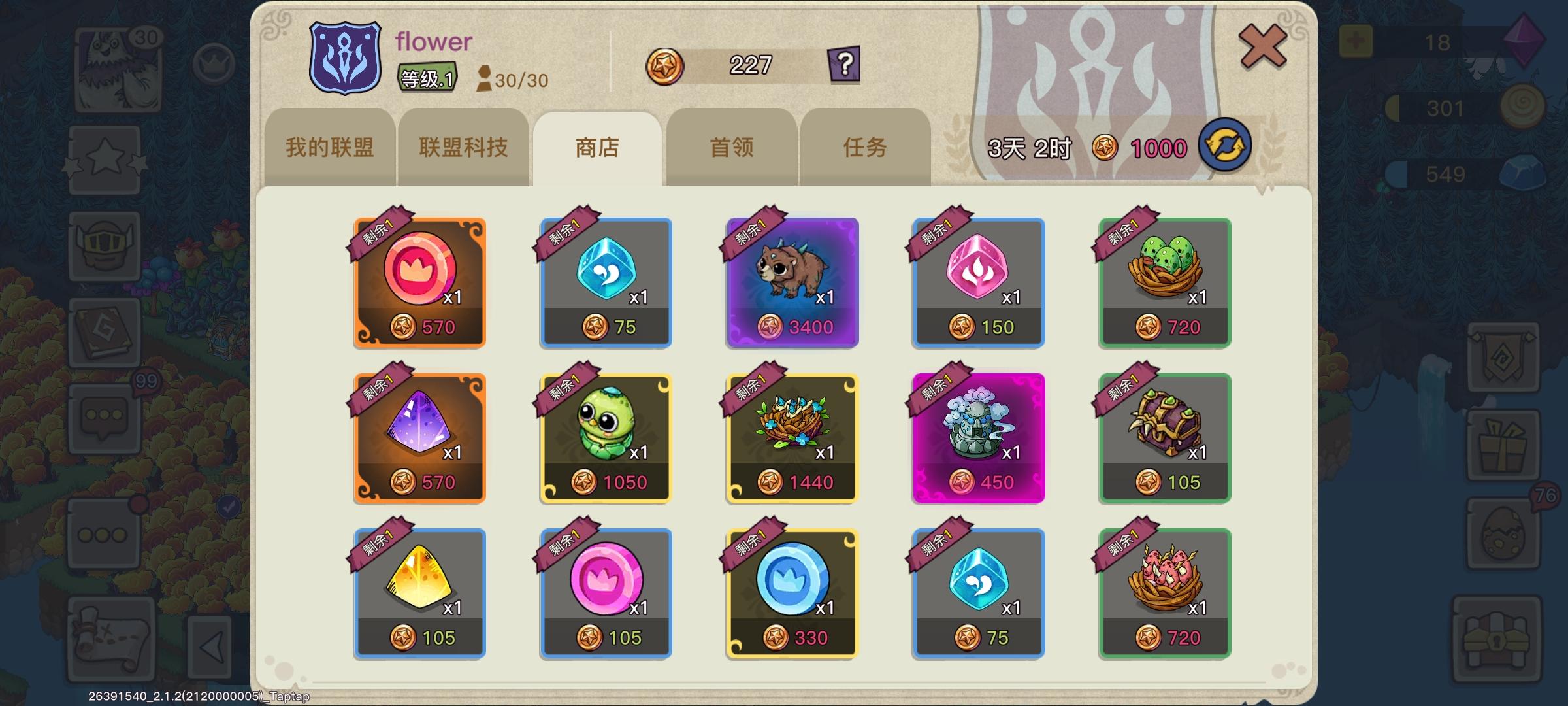Open the 我的联盟 tab
This screenshot has height=706, width=1568.
pyautogui.click(x=330, y=148)
